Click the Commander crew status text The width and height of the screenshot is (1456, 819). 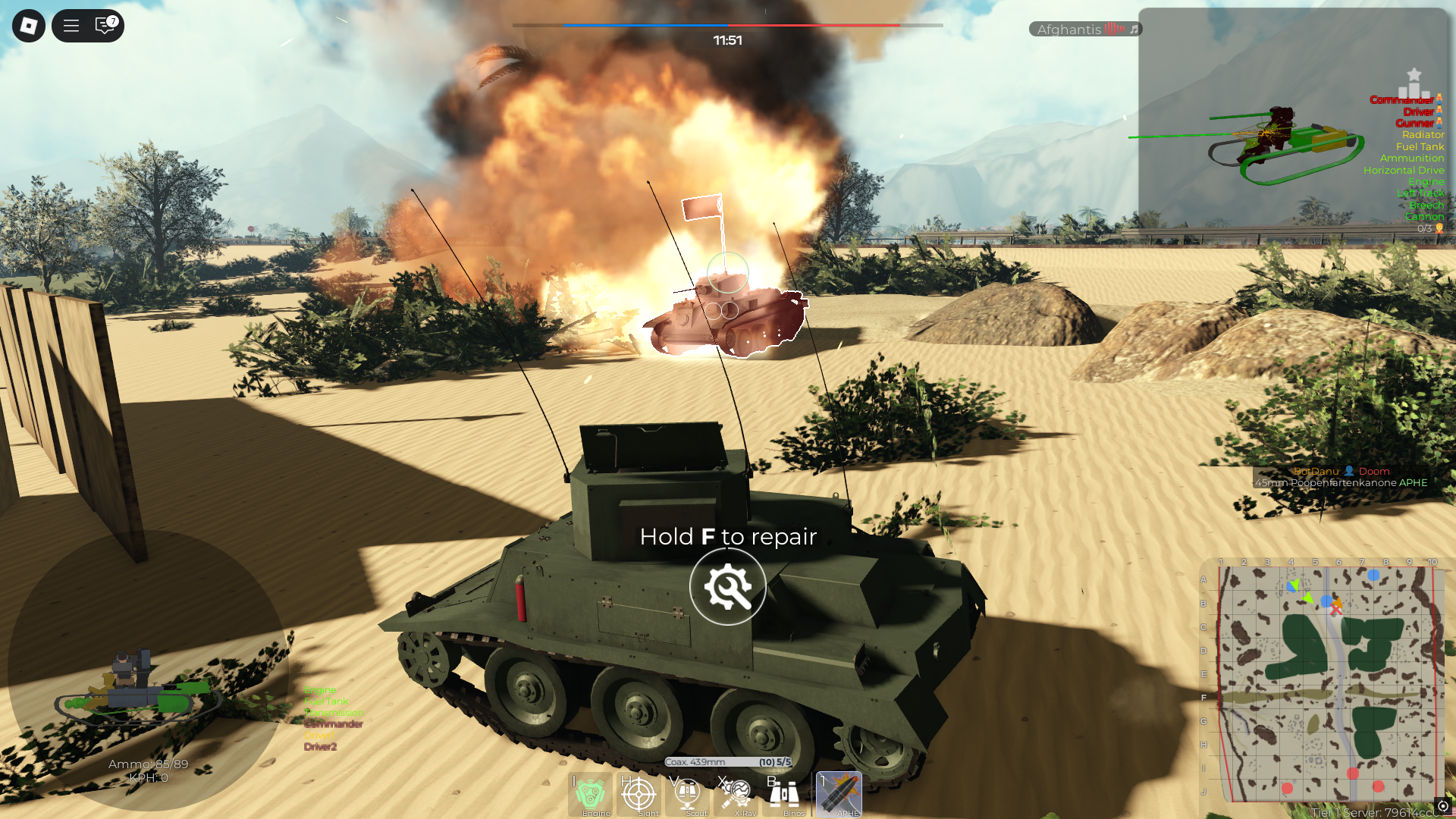[x=1402, y=99]
